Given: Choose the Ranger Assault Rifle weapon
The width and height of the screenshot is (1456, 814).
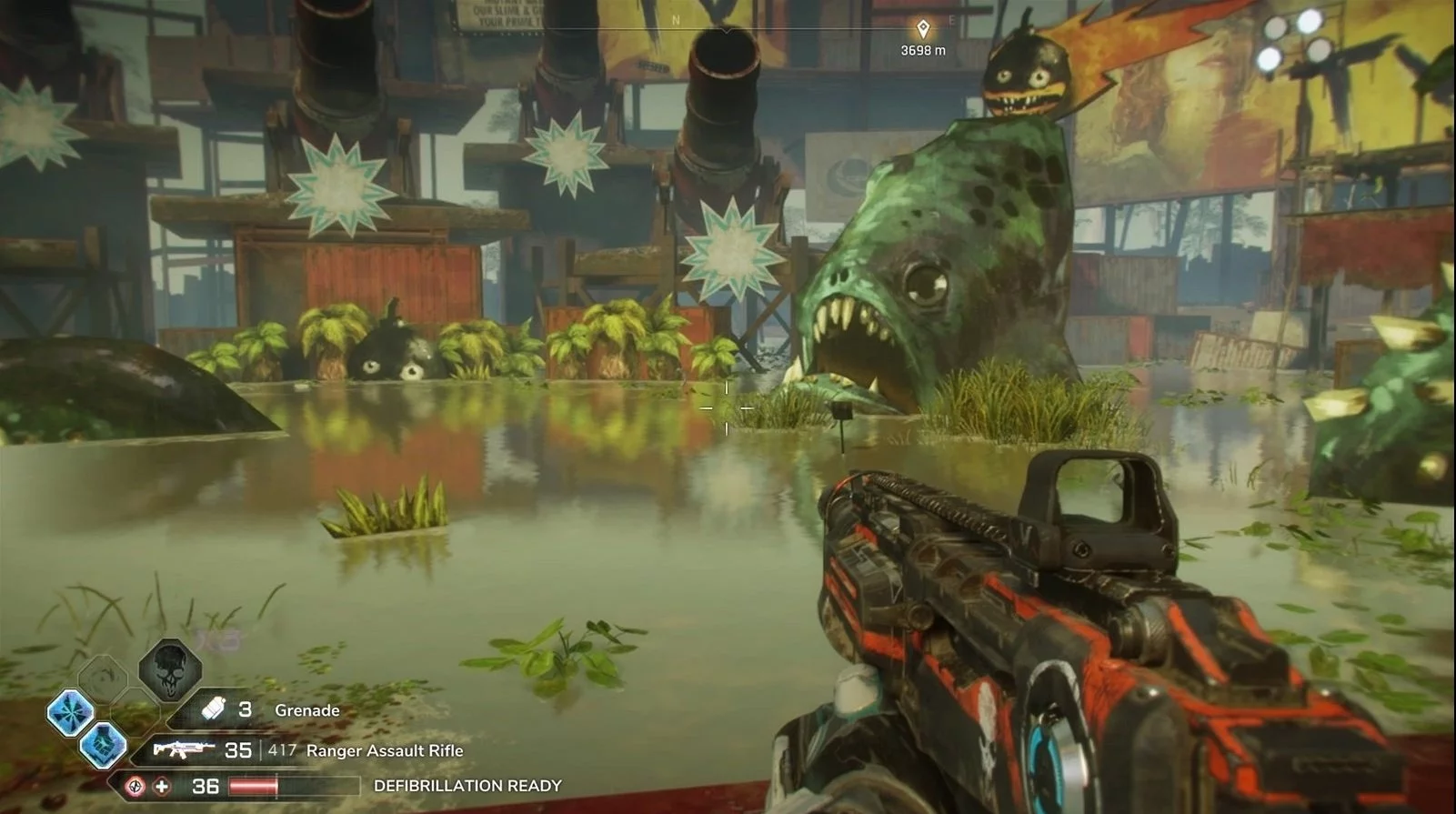Looking at the screenshot, I should click(x=184, y=750).
